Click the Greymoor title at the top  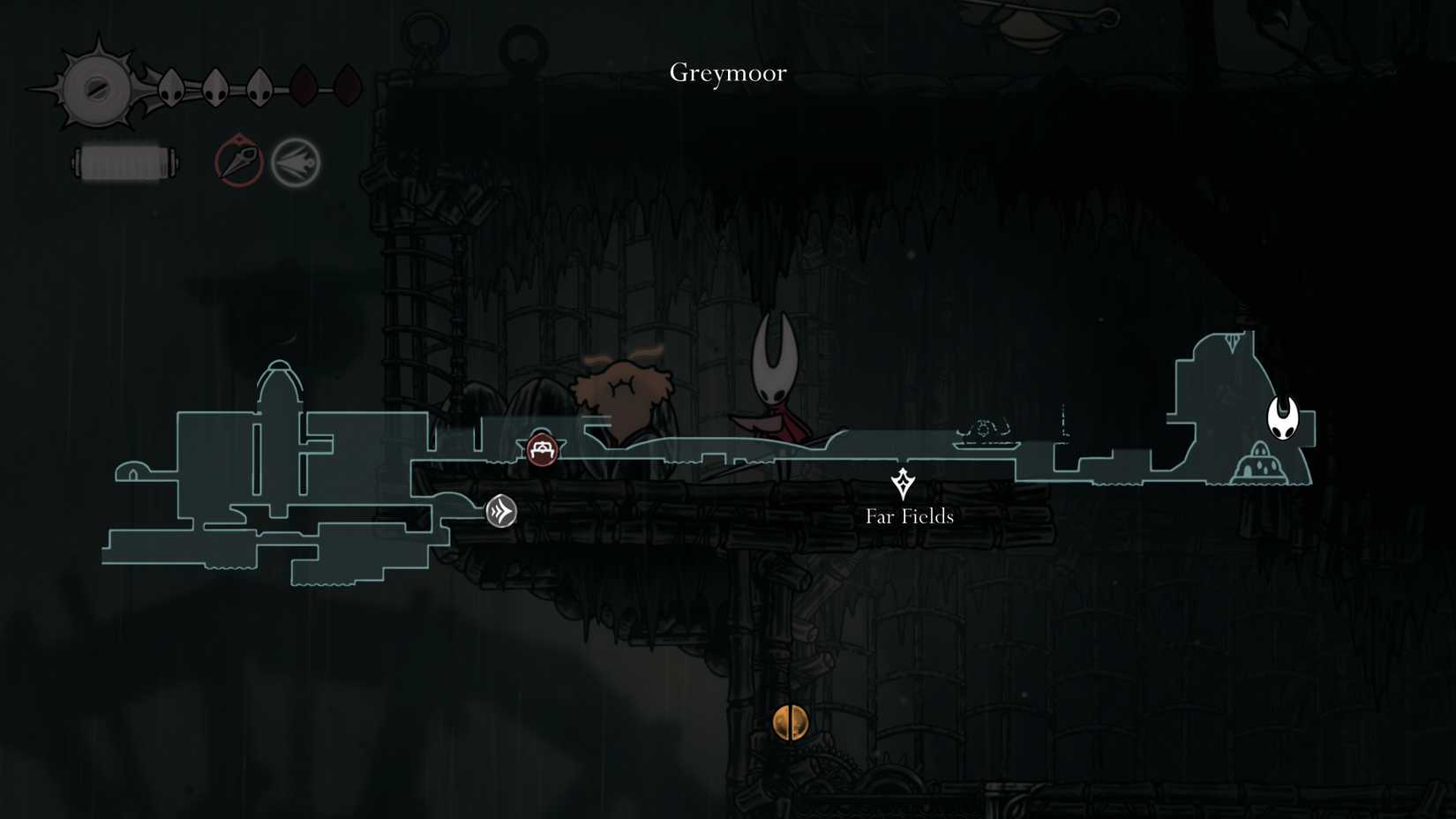727,73
